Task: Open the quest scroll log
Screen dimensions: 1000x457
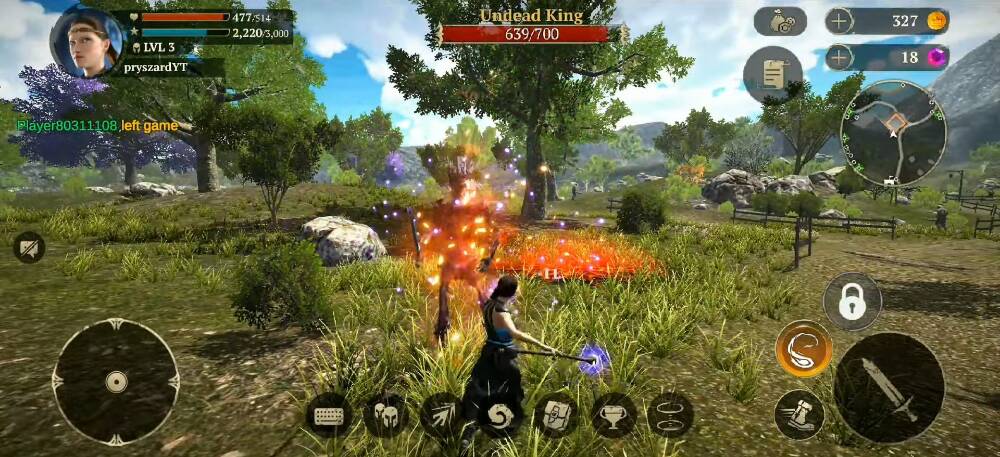Action: click(772, 74)
